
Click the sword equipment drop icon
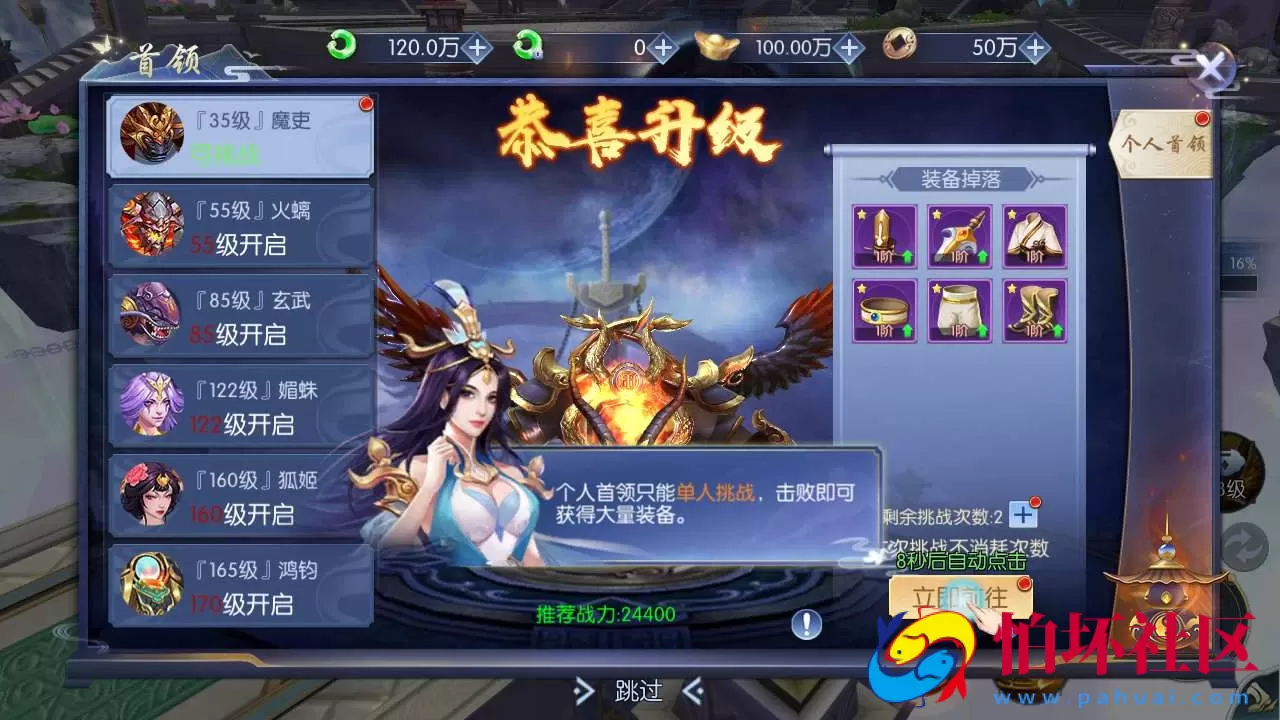(x=883, y=236)
